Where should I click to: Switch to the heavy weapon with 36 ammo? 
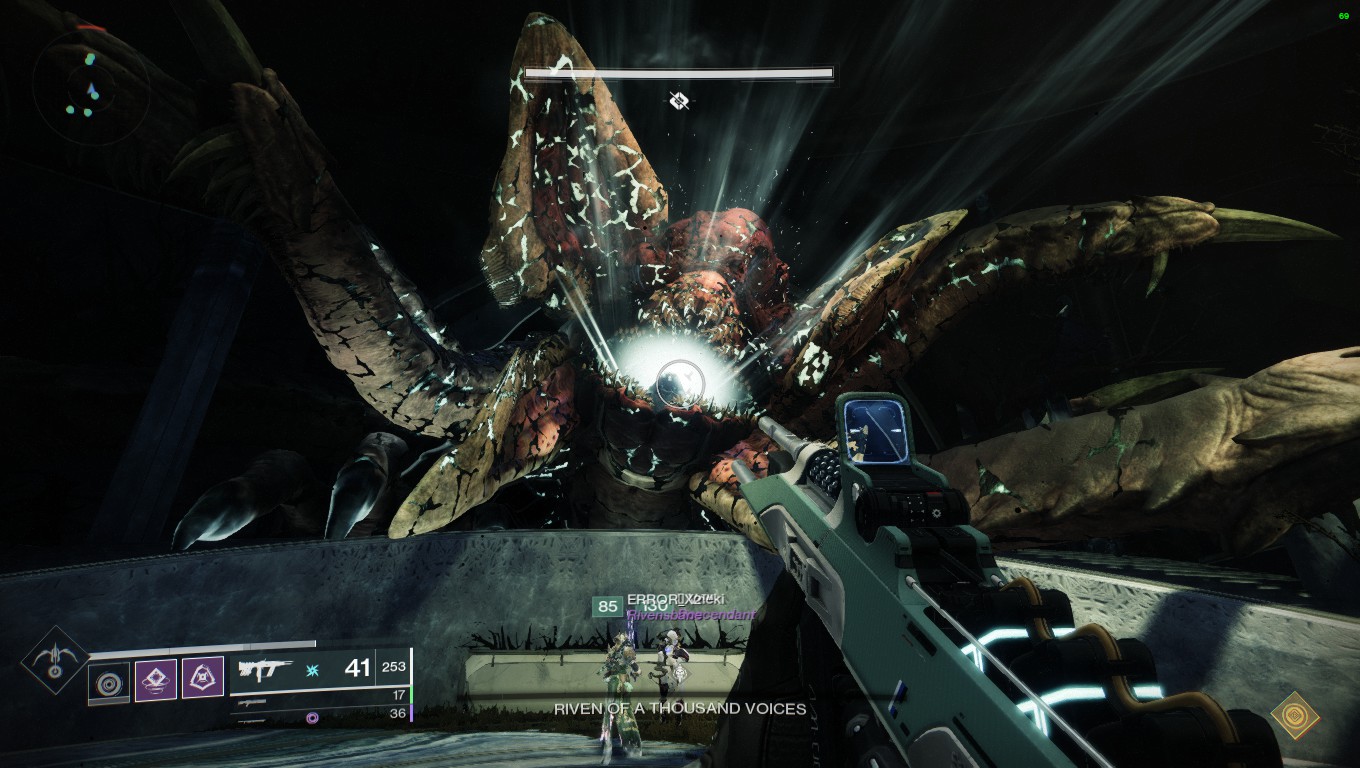[x=320, y=714]
